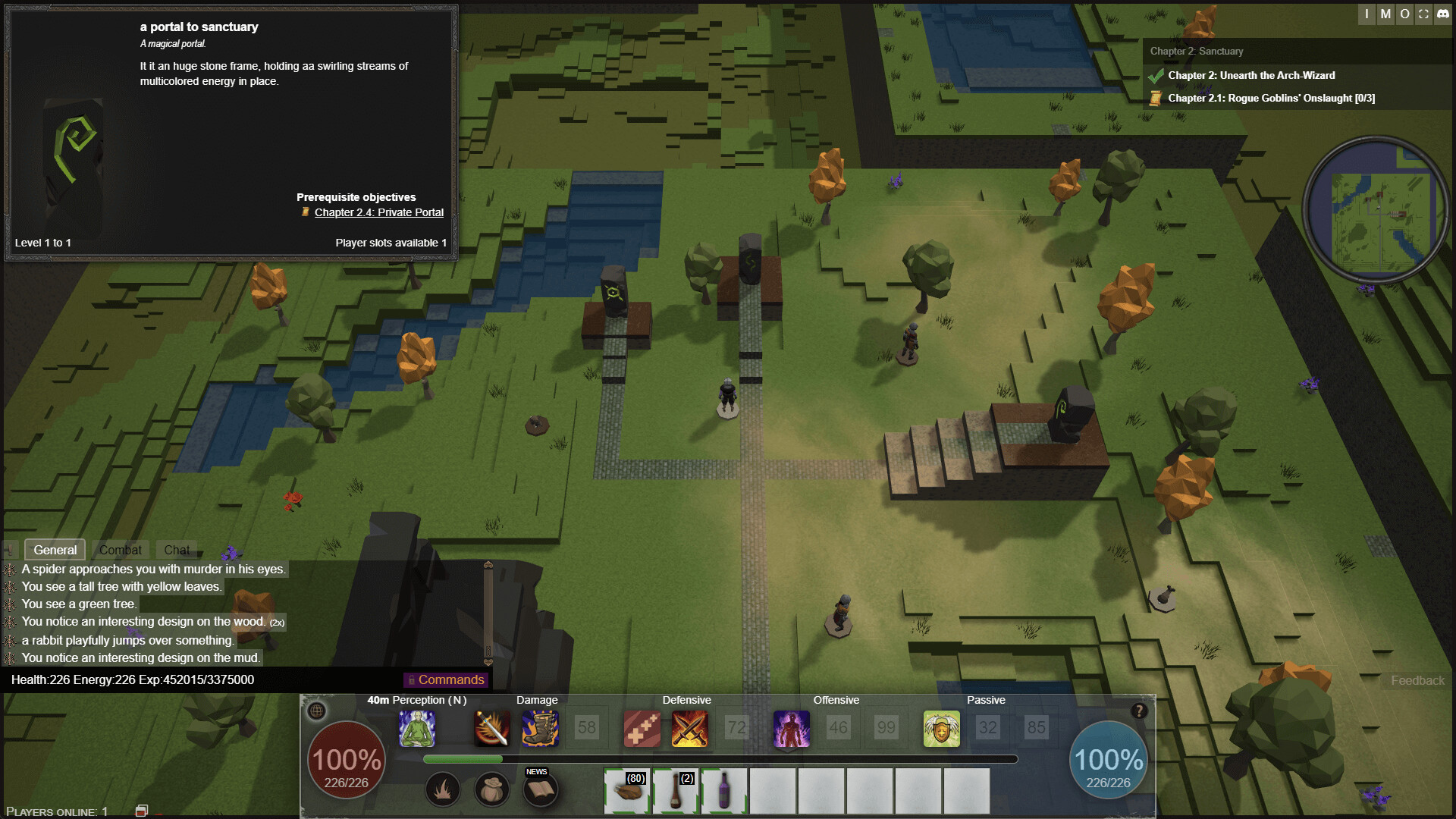Select the Perception meditation skill icon
This screenshot has width=1456, height=819.
[x=417, y=728]
